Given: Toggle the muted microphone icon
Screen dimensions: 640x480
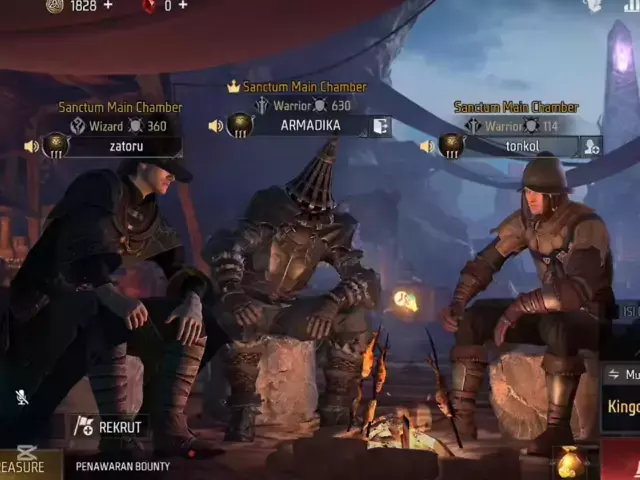Looking at the screenshot, I should (x=22, y=397).
